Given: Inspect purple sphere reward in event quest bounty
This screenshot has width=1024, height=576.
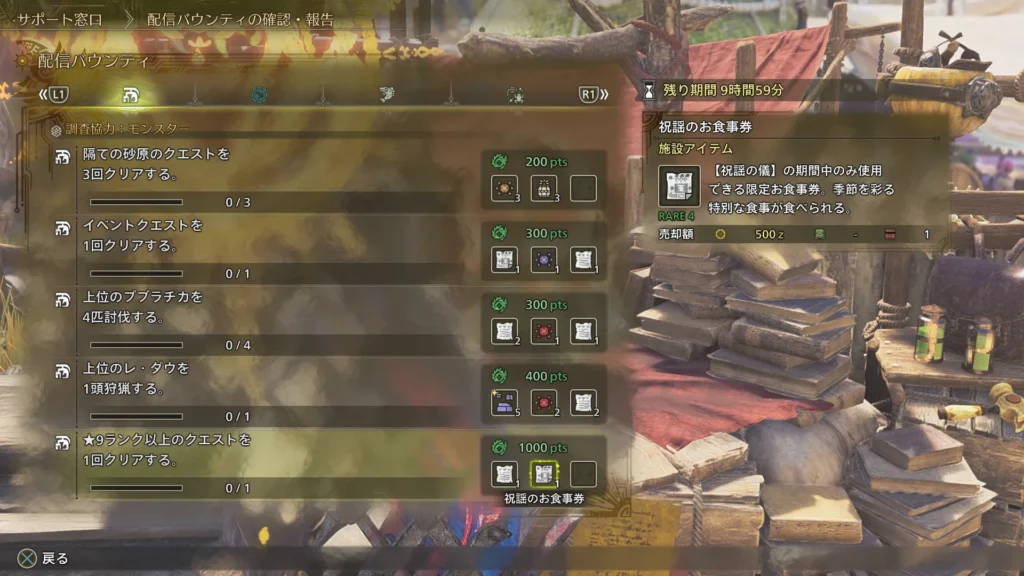Looking at the screenshot, I should click(543, 260).
